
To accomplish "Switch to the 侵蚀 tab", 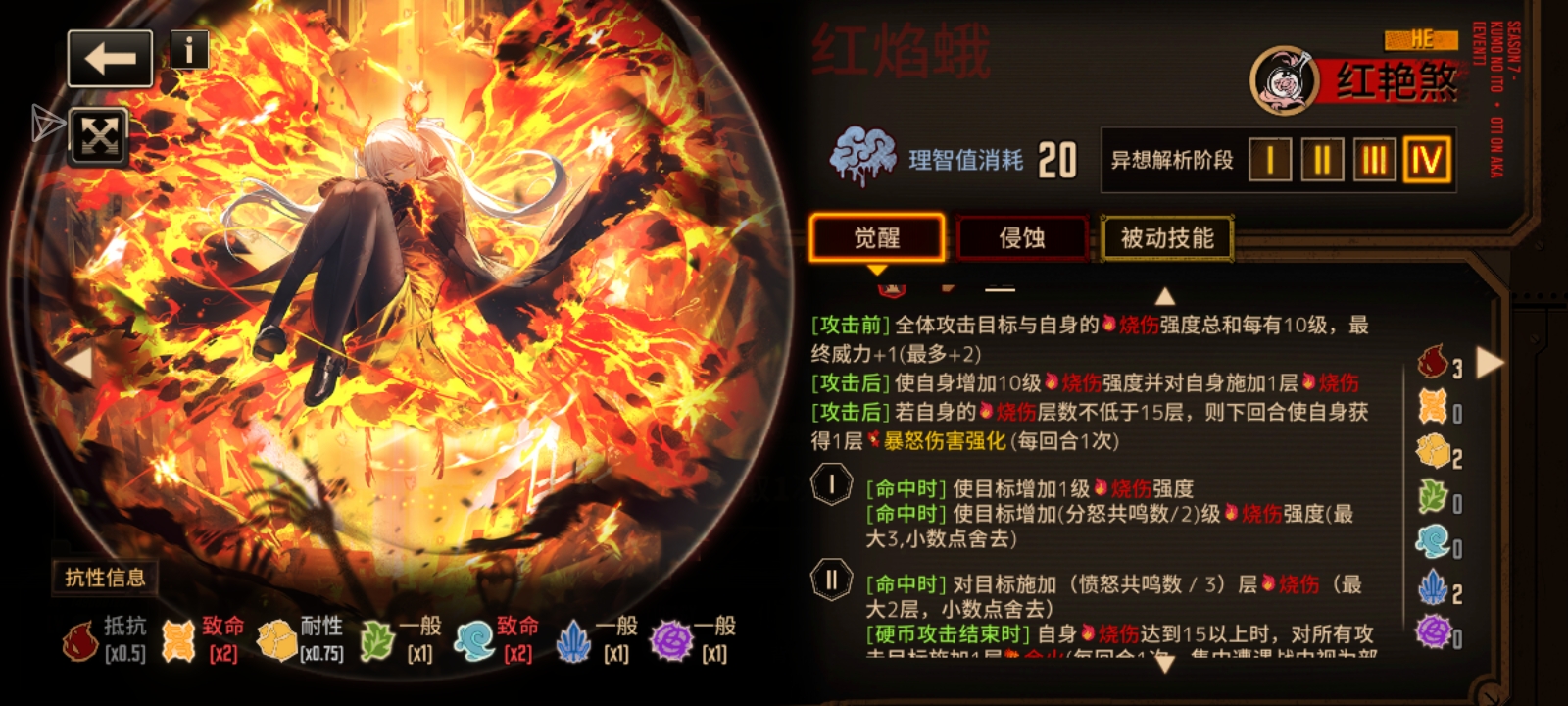I will pos(1021,237).
